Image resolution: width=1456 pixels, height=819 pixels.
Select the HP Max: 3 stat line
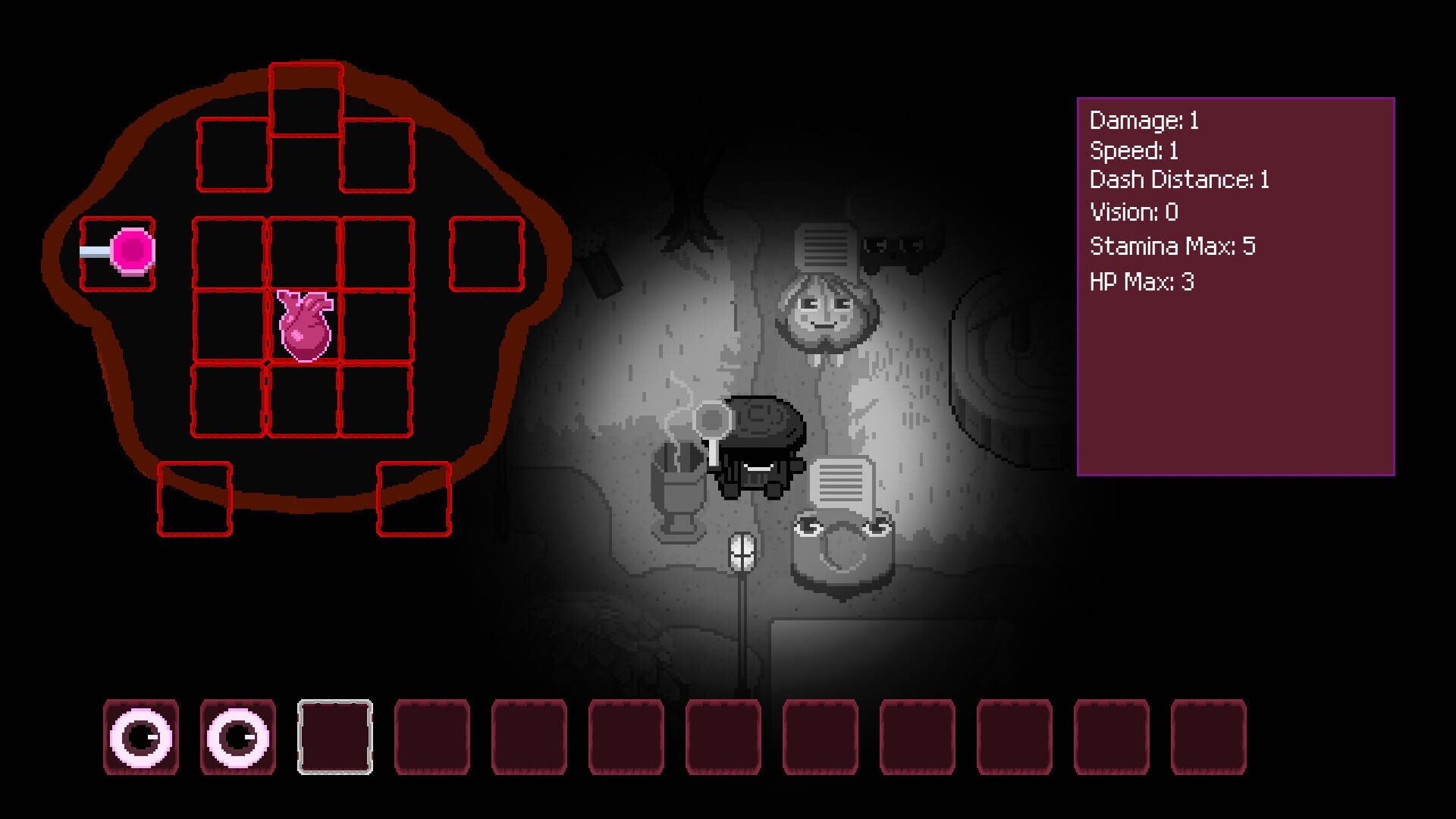pos(1141,280)
